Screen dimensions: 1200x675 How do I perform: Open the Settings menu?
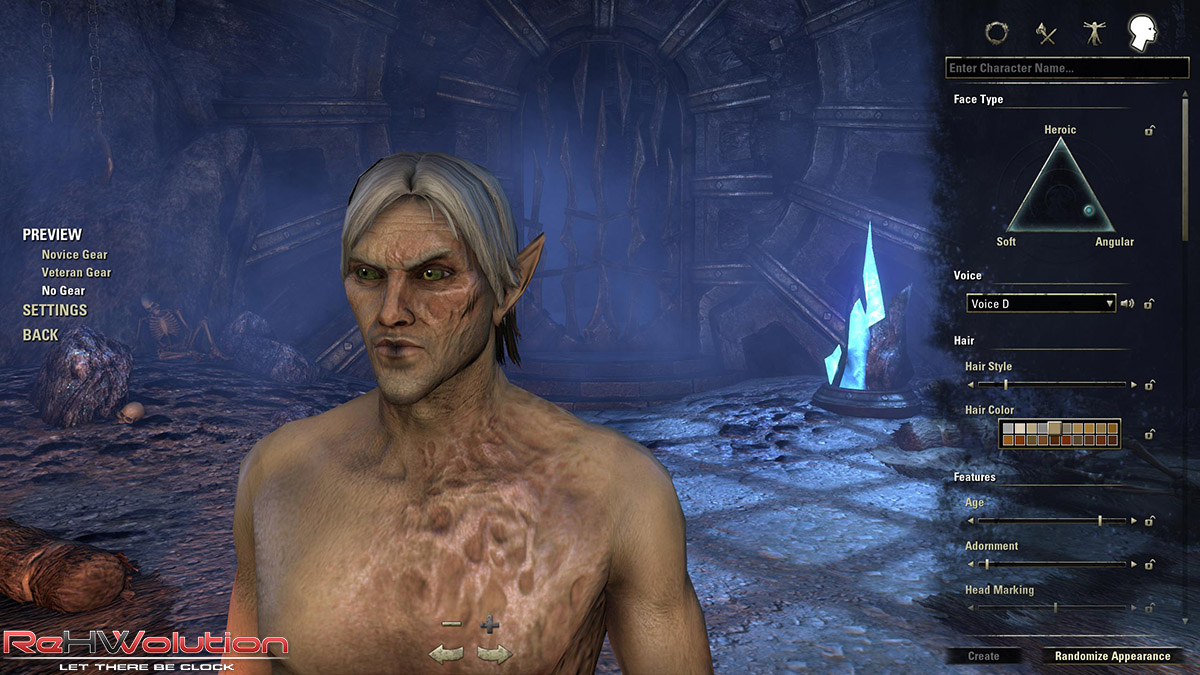click(55, 310)
